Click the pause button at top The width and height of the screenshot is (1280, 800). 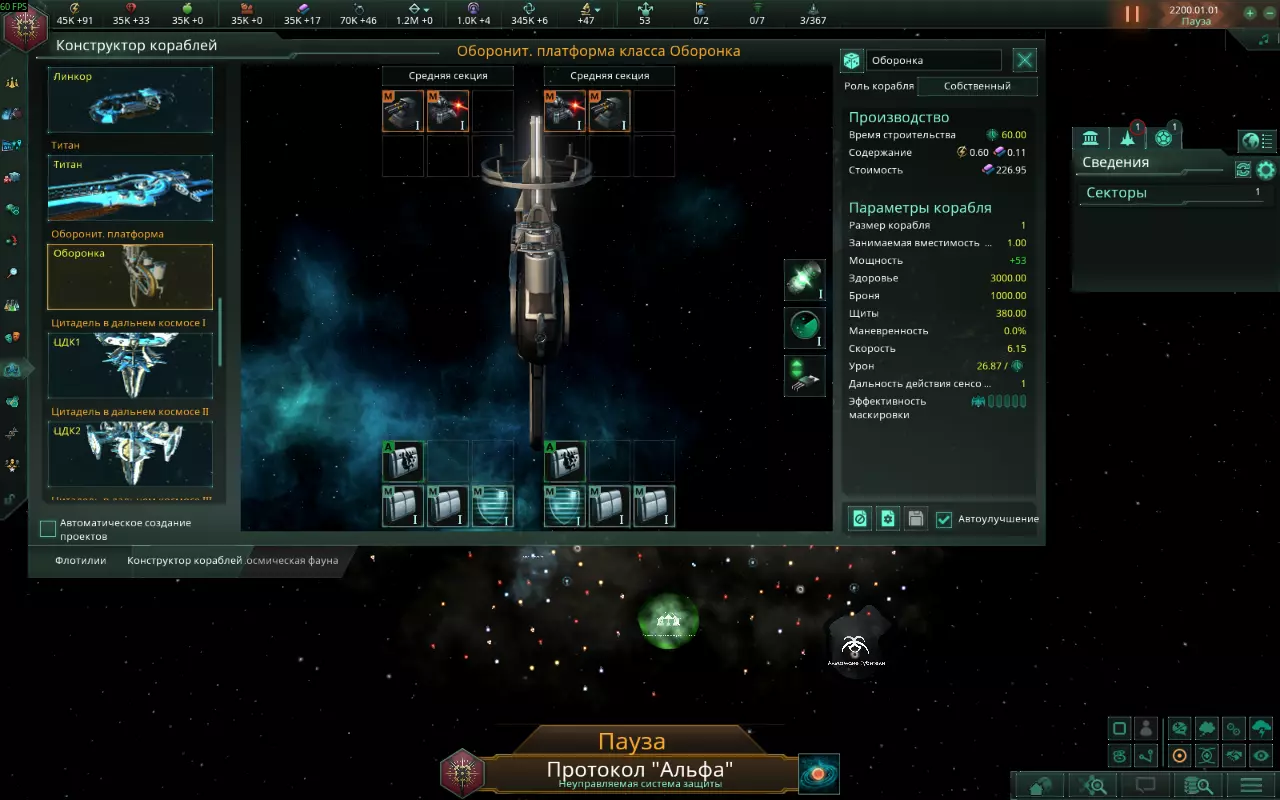pos(1132,14)
